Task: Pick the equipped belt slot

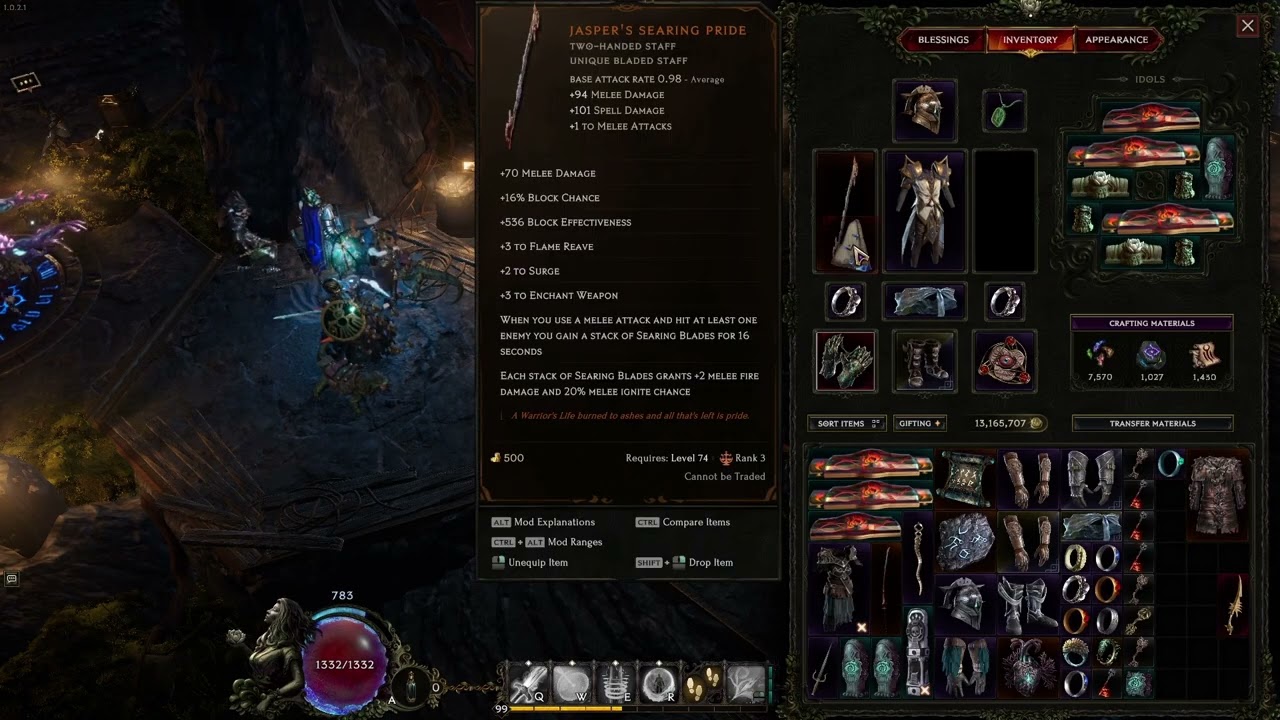Action: 924,301
